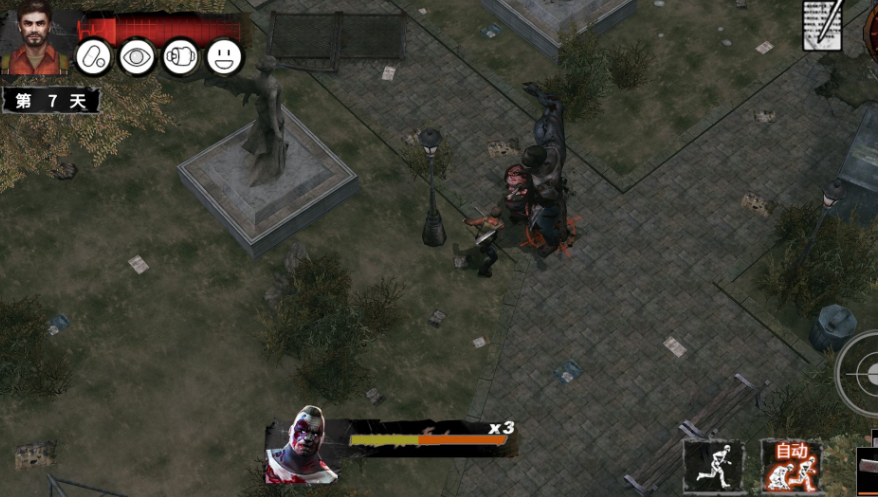This screenshot has height=497, width=878.
Task: Tap the crosshair aim button
Action: click(x=863, y=372)
